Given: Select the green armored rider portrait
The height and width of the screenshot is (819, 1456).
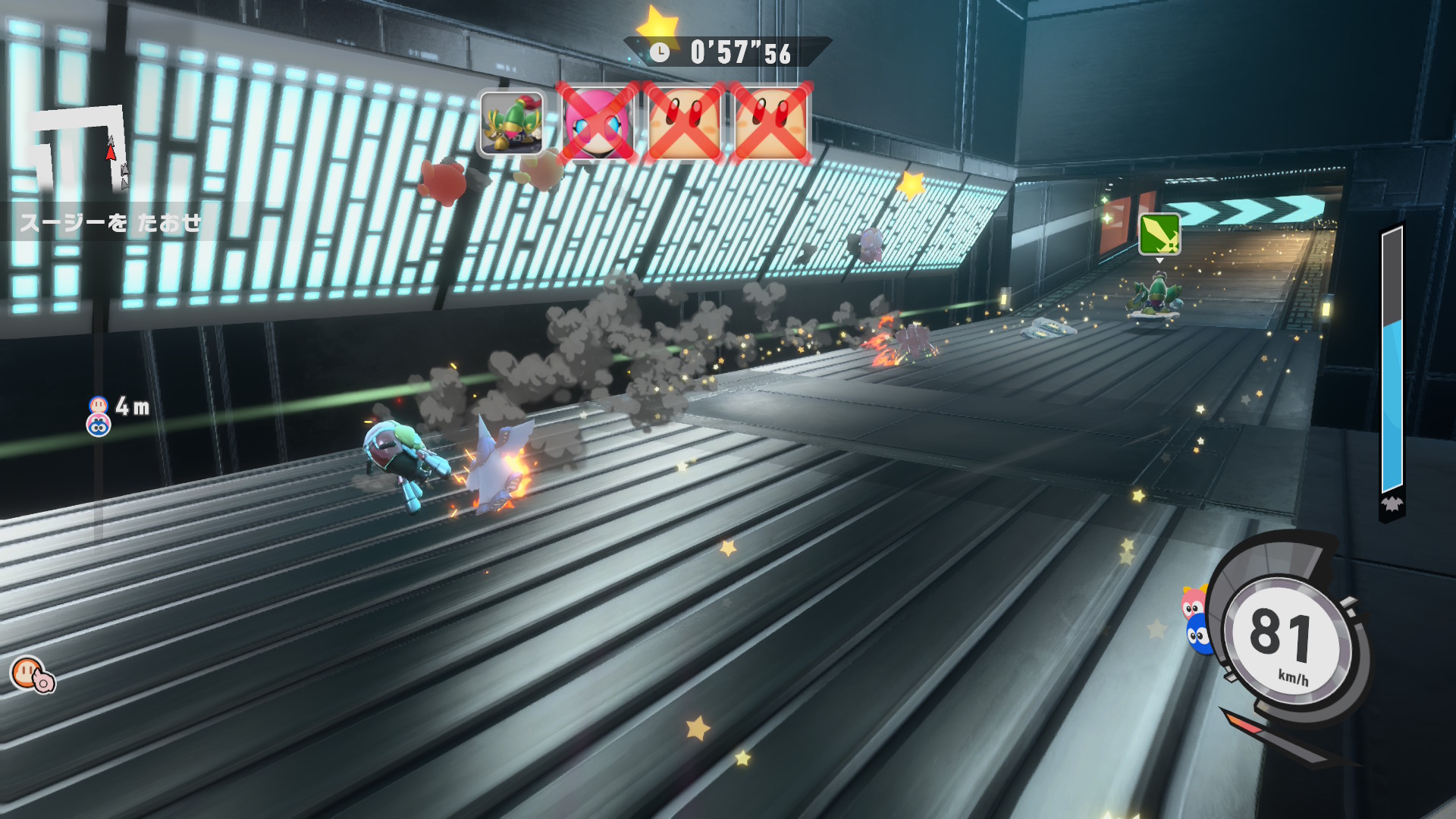Looking at the screenshot, I should [x=512, y=123].
